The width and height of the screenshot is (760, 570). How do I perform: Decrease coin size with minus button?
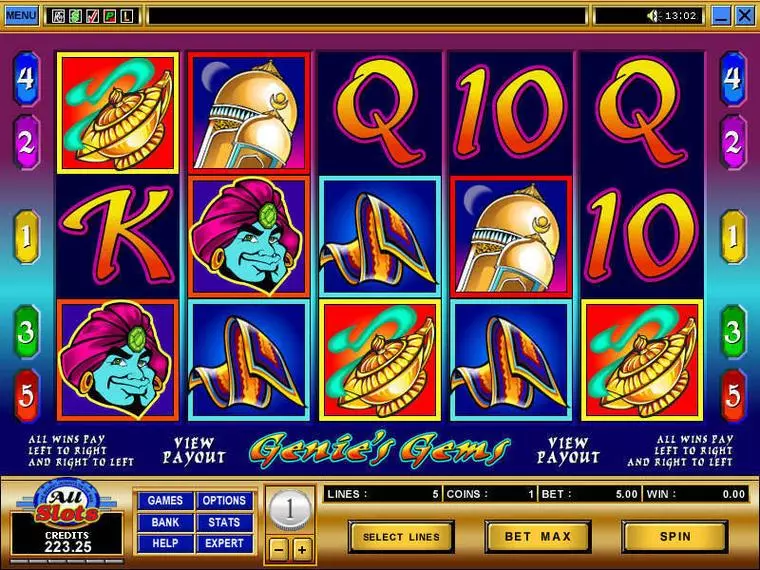click(x=280, y=549)
